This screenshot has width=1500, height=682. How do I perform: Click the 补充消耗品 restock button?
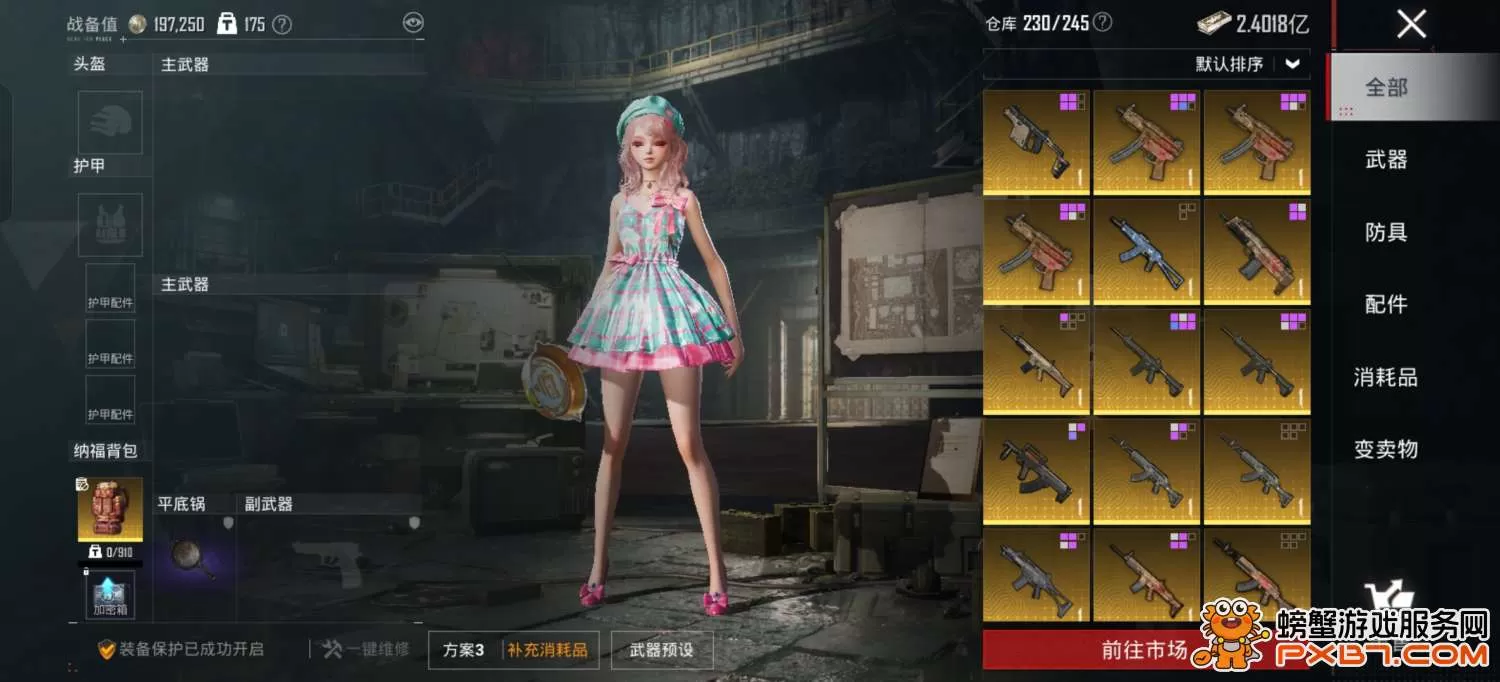(x=547, y=650)
